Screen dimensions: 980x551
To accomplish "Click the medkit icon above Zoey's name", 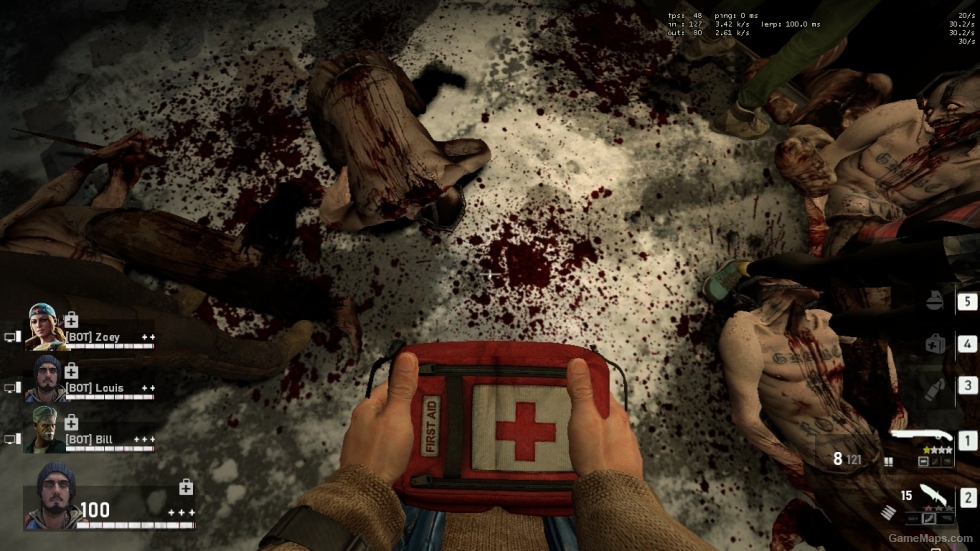I will 71,320.
